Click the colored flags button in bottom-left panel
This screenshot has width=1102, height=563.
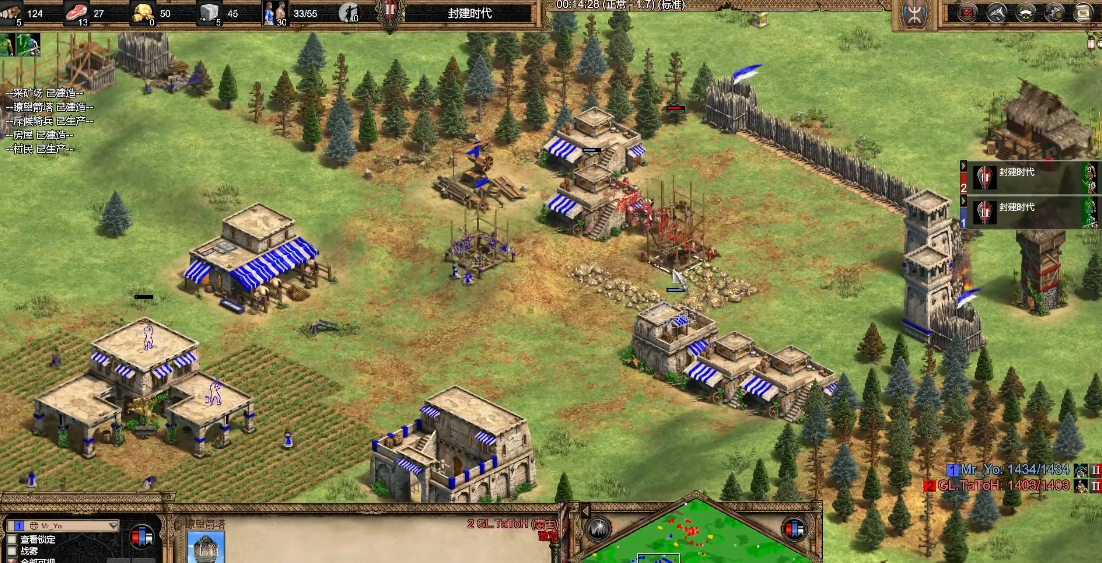(143, 535)
